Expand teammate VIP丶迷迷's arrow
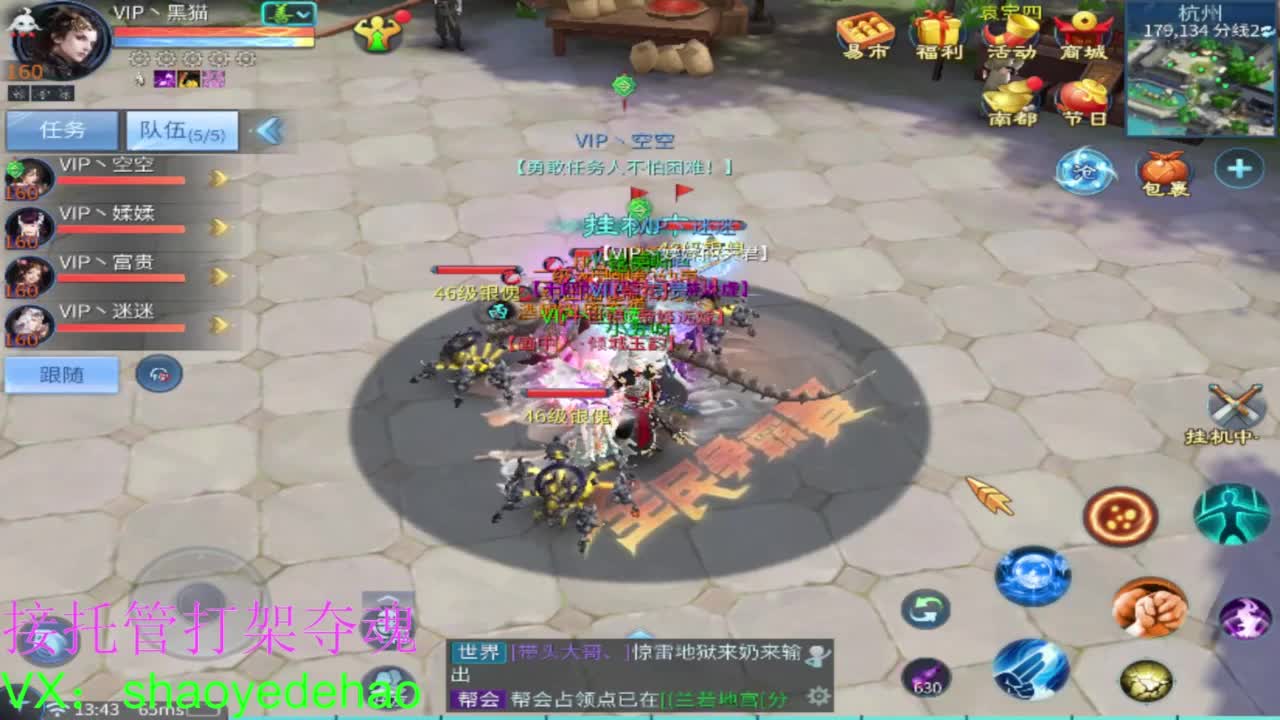This screenshot has height=720, width=1280. click(x=217, y=324)
